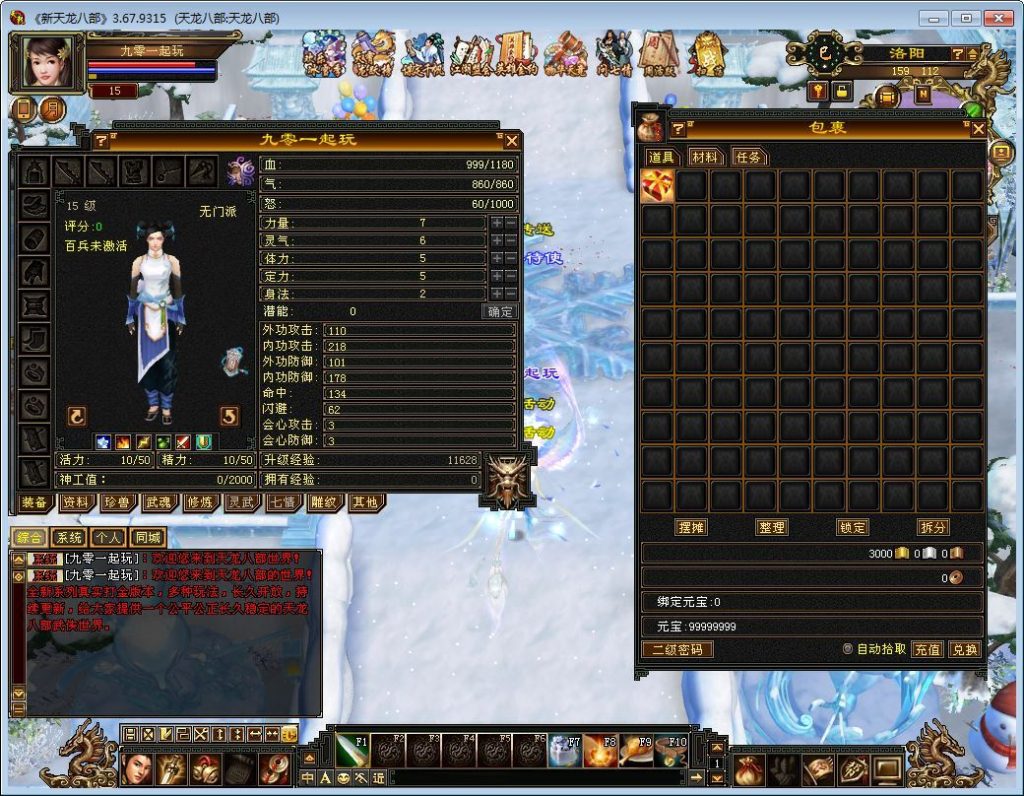Select the red item in the bag
The width and height of the screenshot is (1024, 796).
click(657, 185)
